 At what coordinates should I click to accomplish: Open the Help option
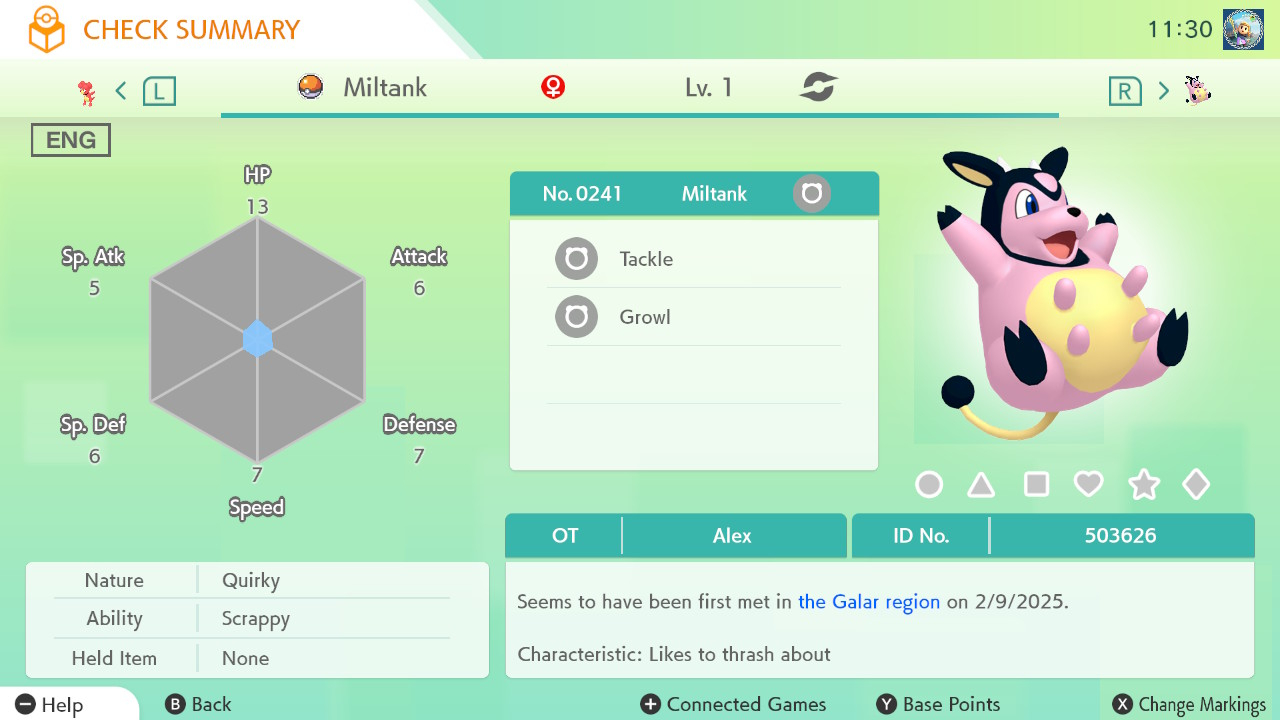pyautogui.click(x=50, y=705)
